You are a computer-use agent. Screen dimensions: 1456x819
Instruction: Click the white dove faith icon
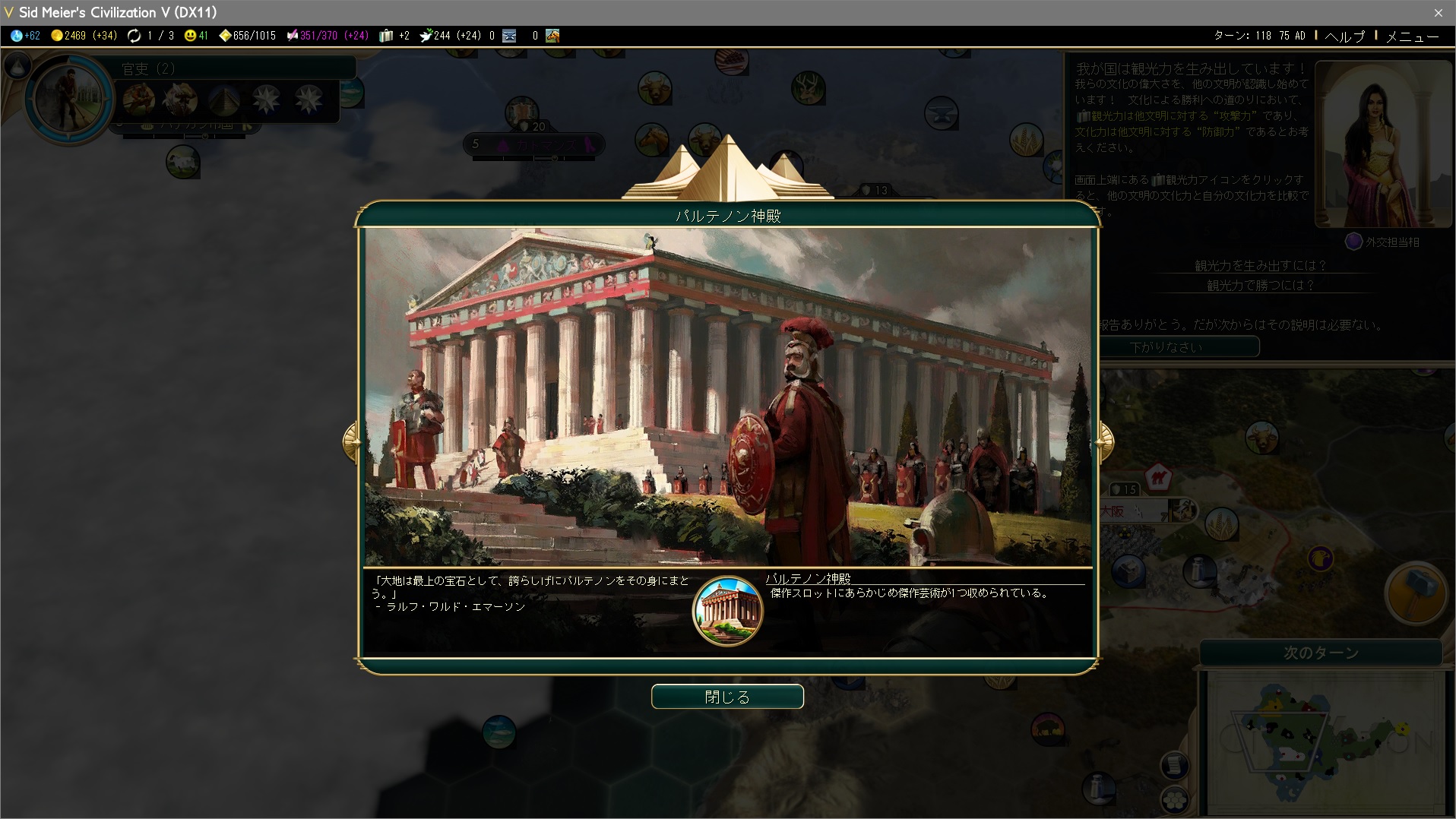tap(426, 36)
